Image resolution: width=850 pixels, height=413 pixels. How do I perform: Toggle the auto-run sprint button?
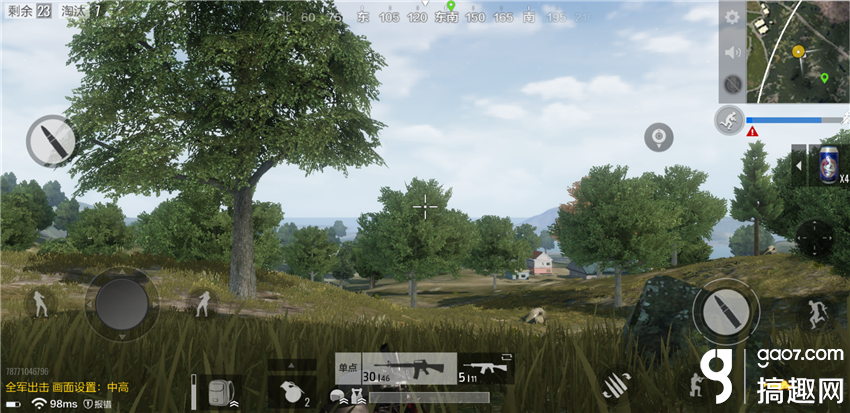tap(729, 121)
